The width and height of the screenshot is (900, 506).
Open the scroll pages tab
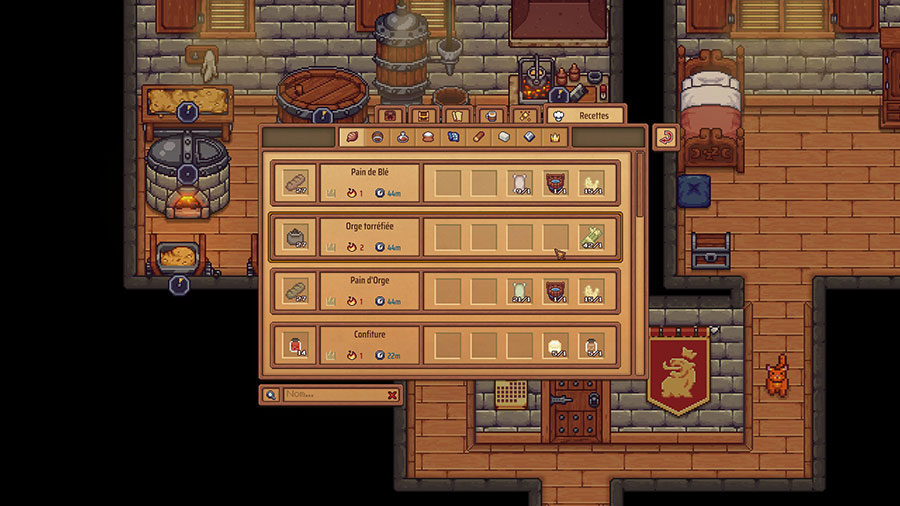click(x=456, y=116)
